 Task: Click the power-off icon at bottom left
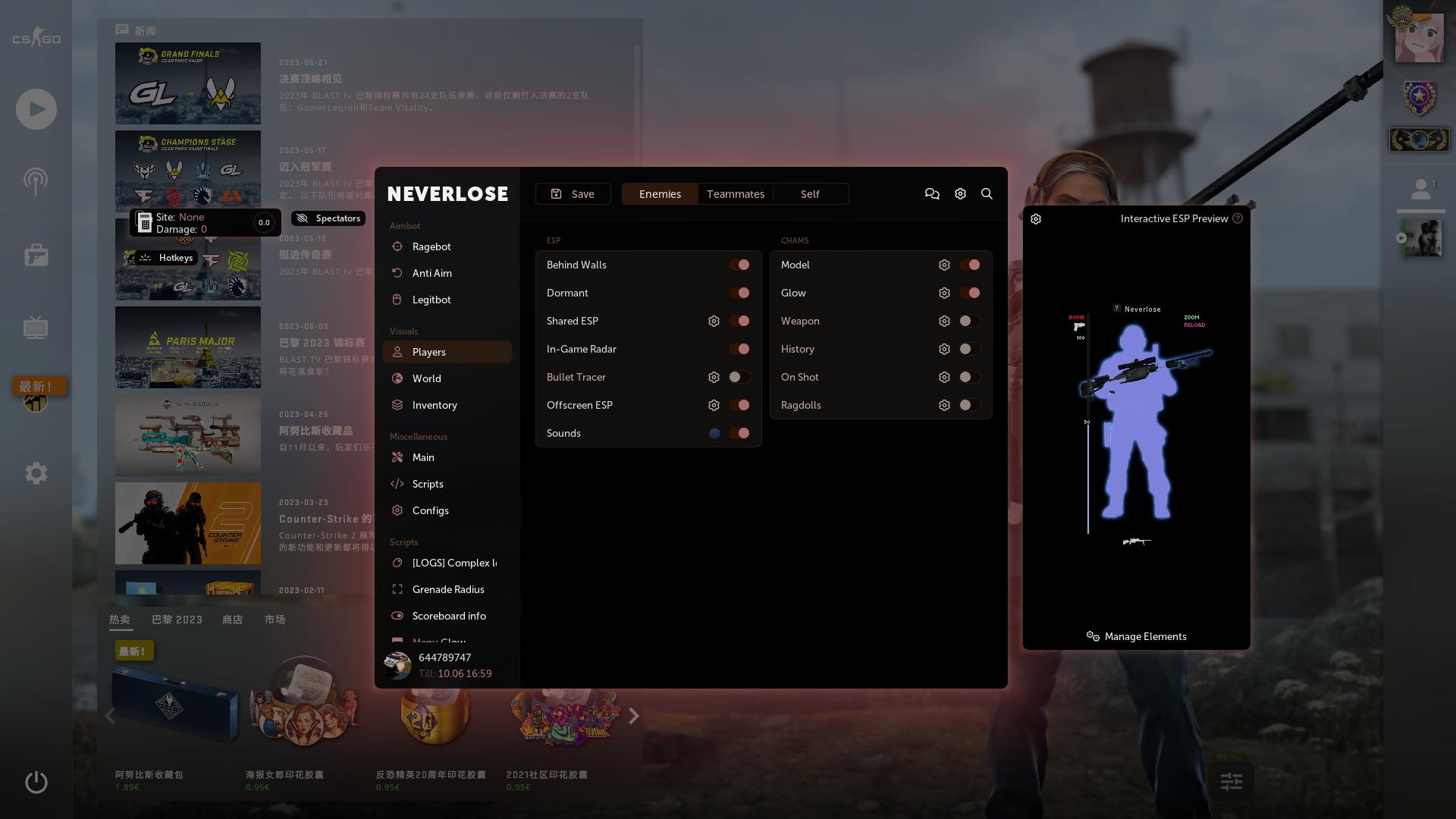click(36, 782)
